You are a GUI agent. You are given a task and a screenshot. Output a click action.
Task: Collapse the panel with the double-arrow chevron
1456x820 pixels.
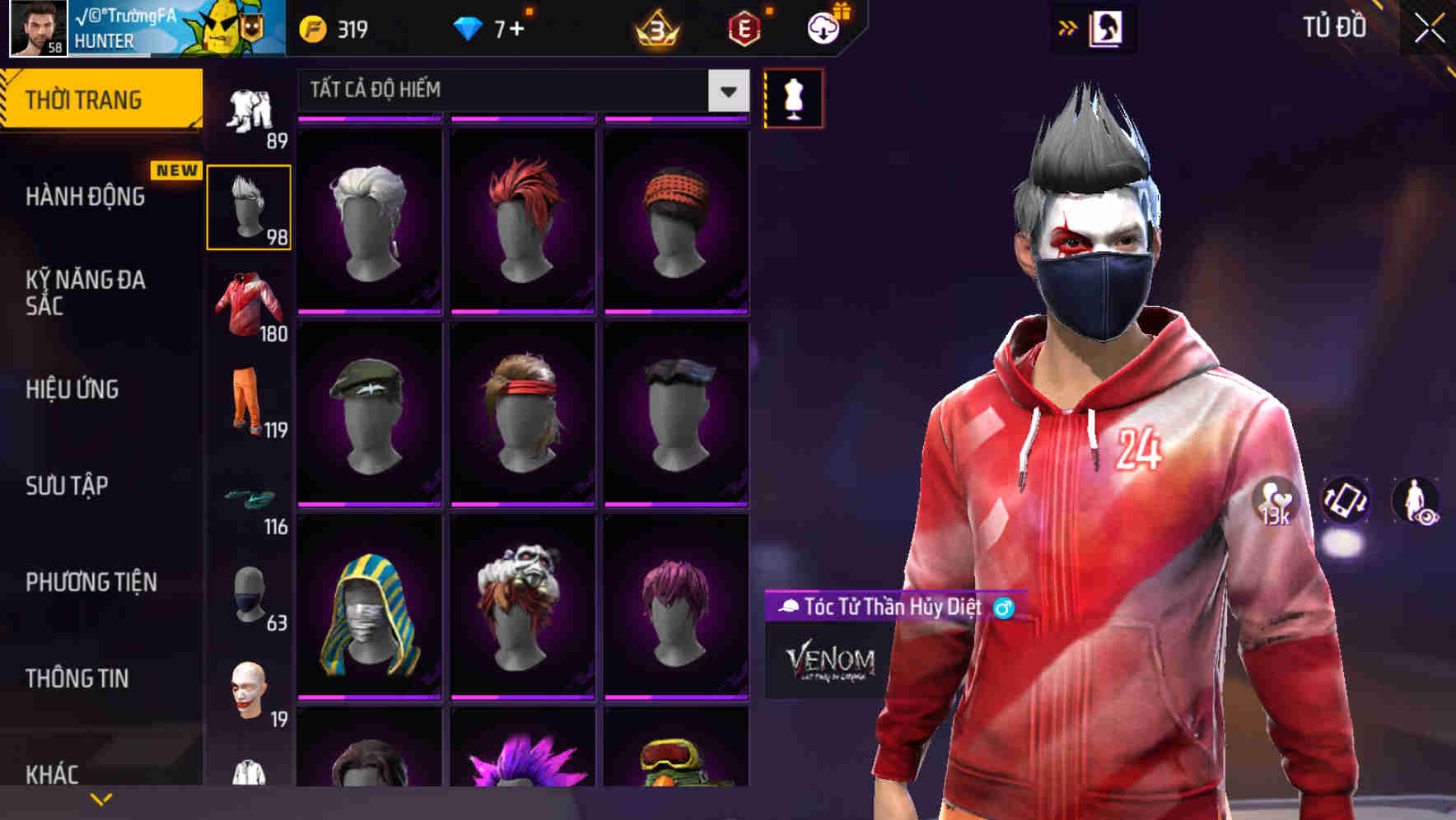coord(1068,27)
